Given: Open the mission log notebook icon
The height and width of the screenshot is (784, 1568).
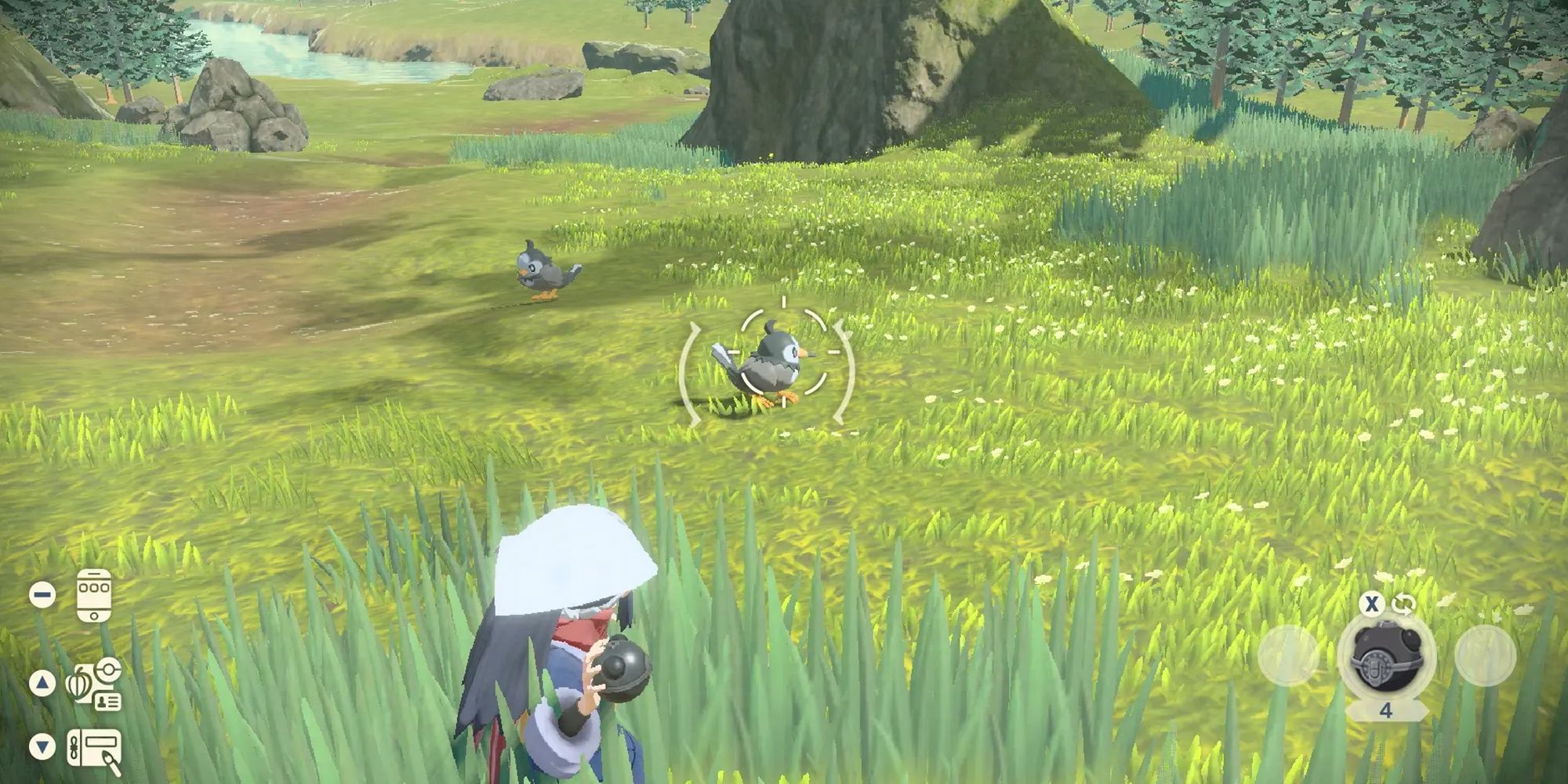Looking at the screenshot, I should pyautogui.click(x=94, y=746).
